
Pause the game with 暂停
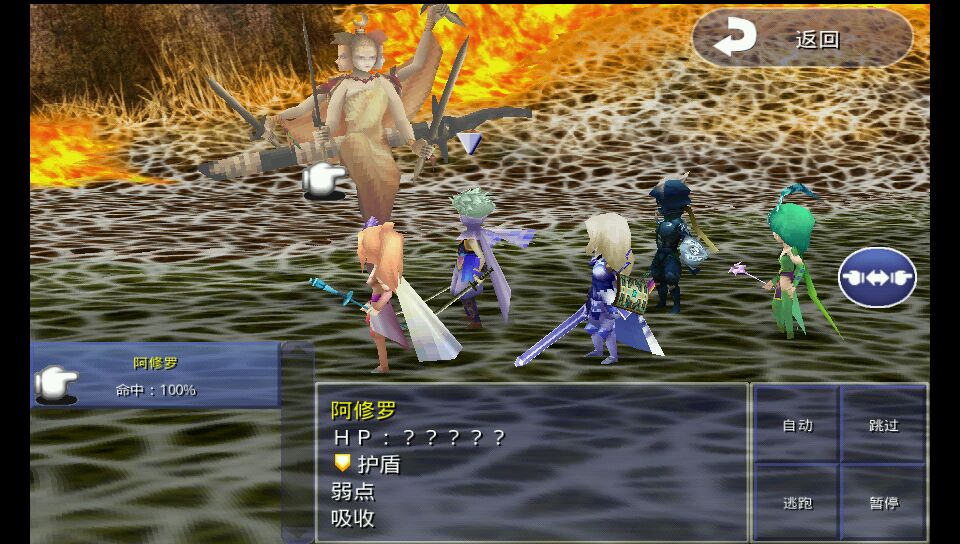coord(884,502)
